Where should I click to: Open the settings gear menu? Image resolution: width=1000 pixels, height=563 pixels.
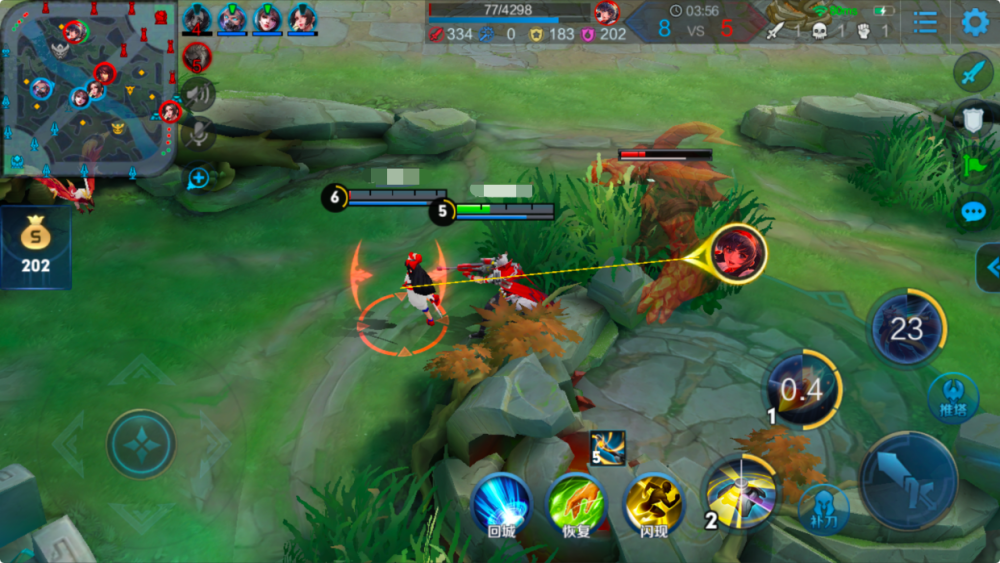pos(974,22)
